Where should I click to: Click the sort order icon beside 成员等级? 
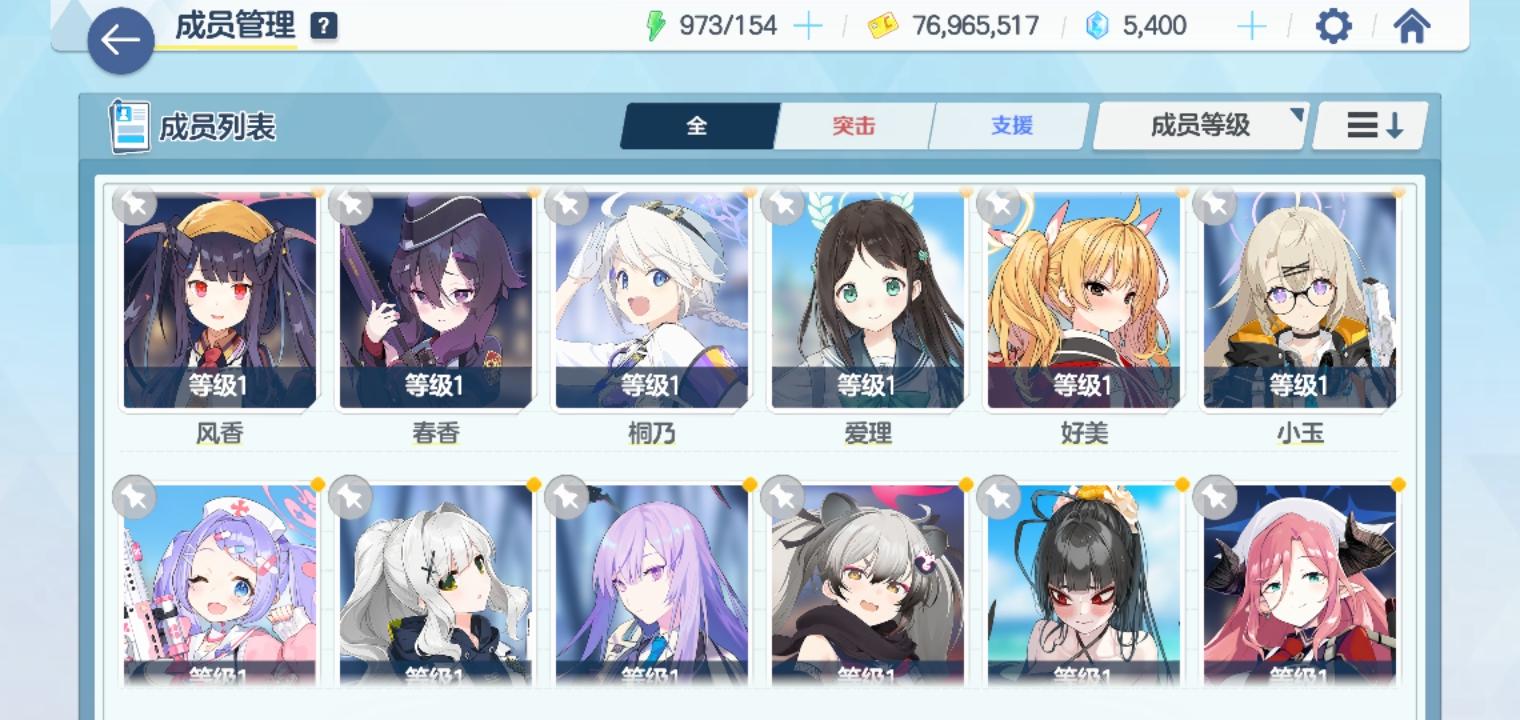[1370, 125]
